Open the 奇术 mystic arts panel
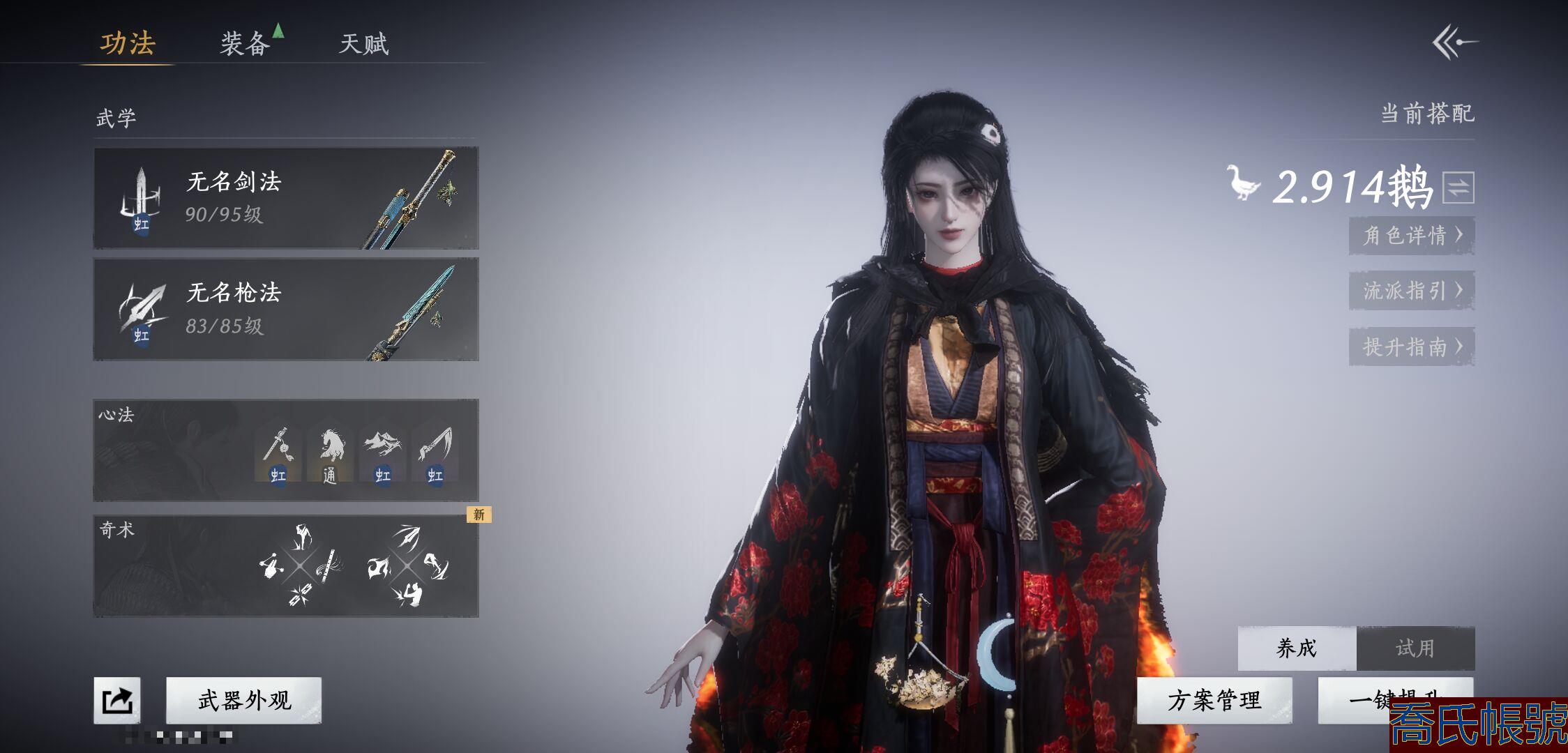 coord(174,566)
